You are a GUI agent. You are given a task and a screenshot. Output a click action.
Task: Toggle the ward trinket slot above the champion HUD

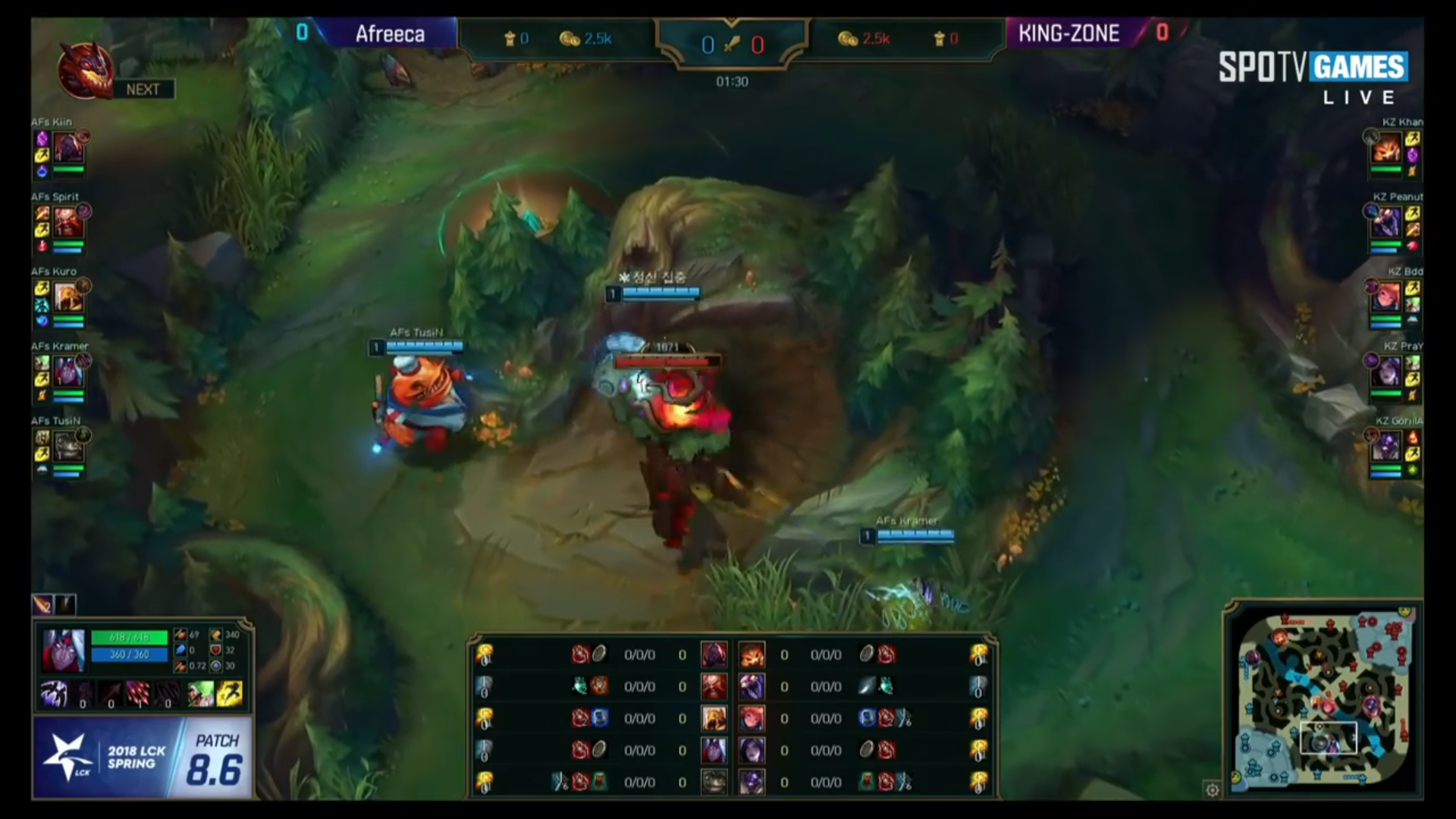pos(66,604)
